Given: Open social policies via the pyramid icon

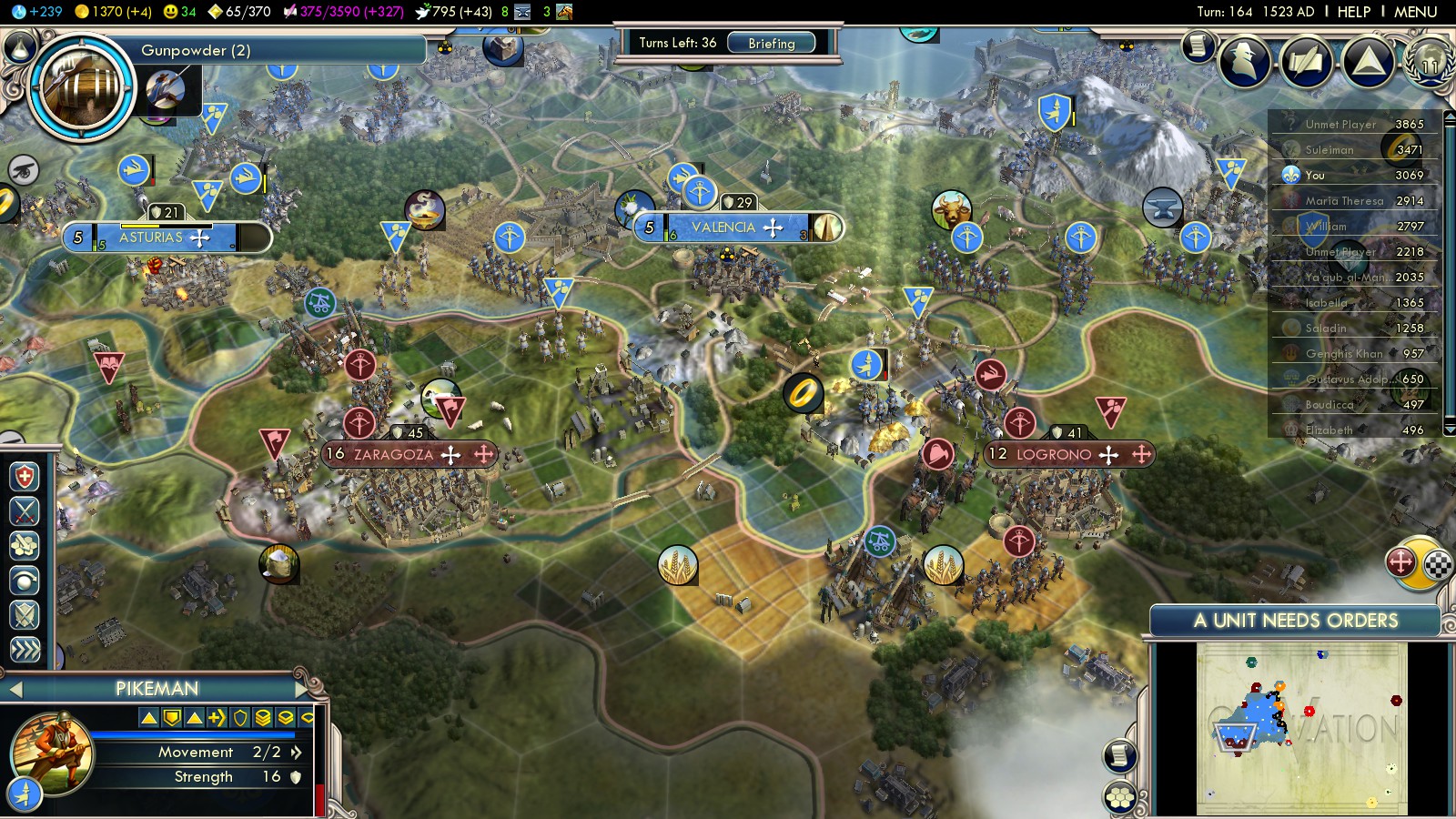Looking at the screenshot, I should tap(1368, 61).
